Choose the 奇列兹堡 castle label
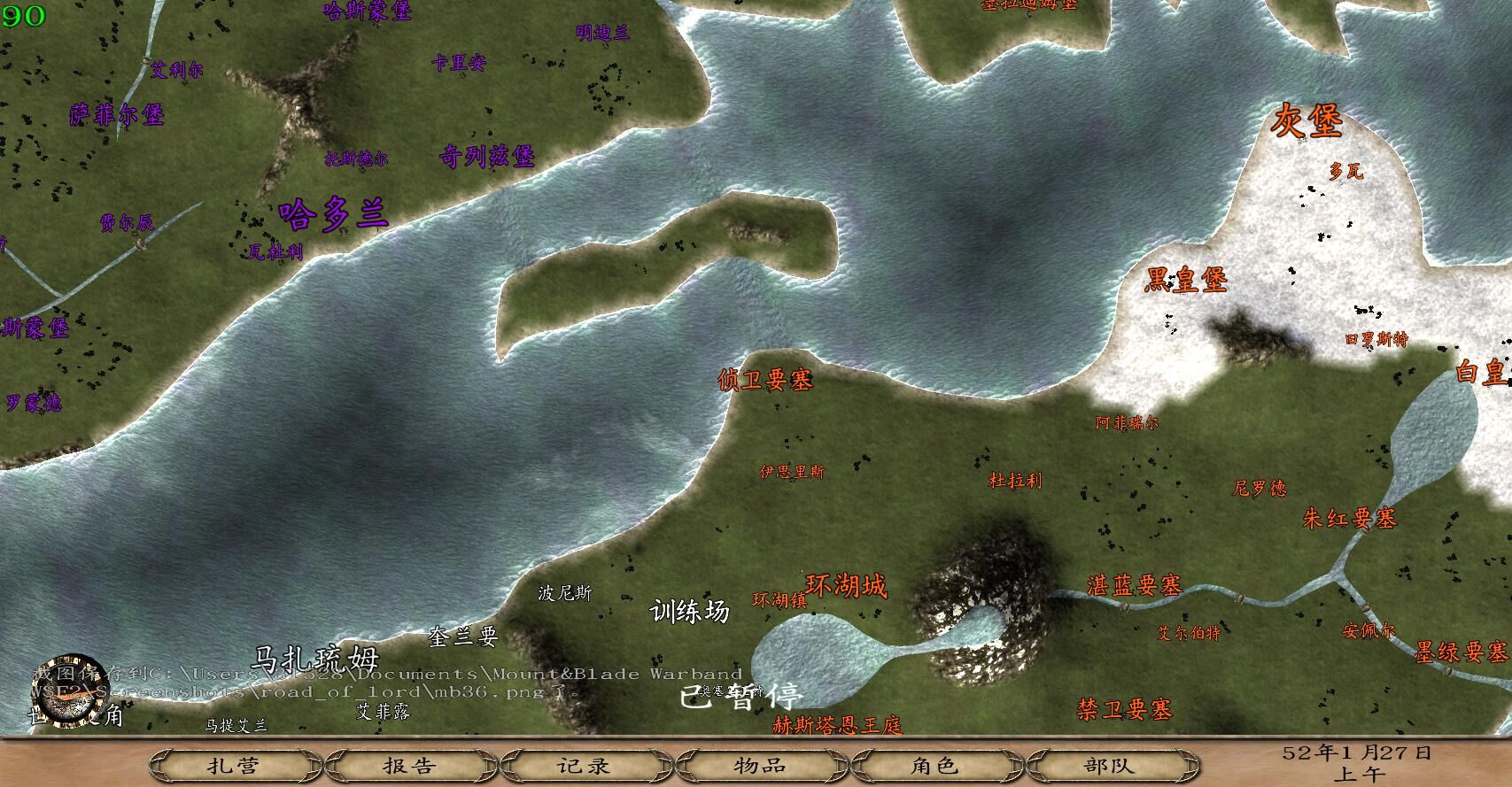The width and height of the screenshot is (1512, 787). (487, 157)
